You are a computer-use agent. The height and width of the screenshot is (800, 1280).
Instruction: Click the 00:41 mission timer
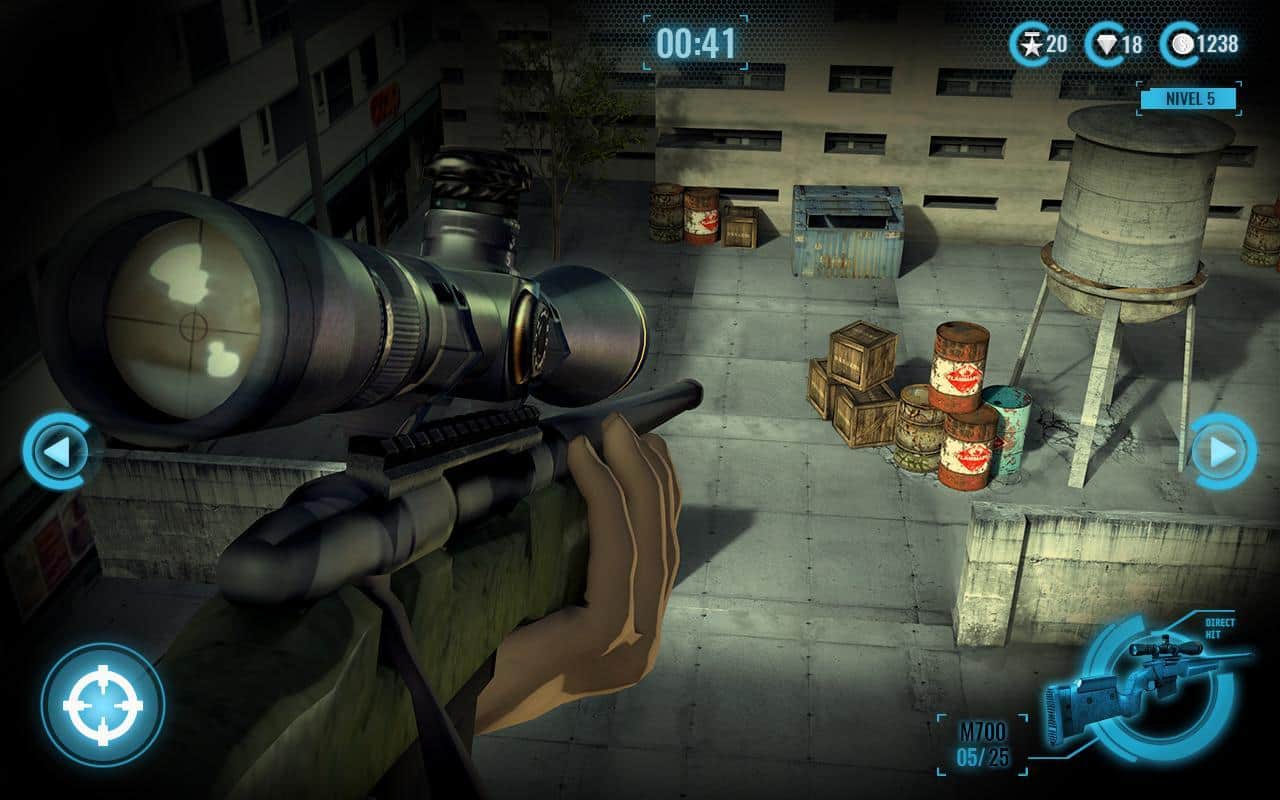[697, 42]
